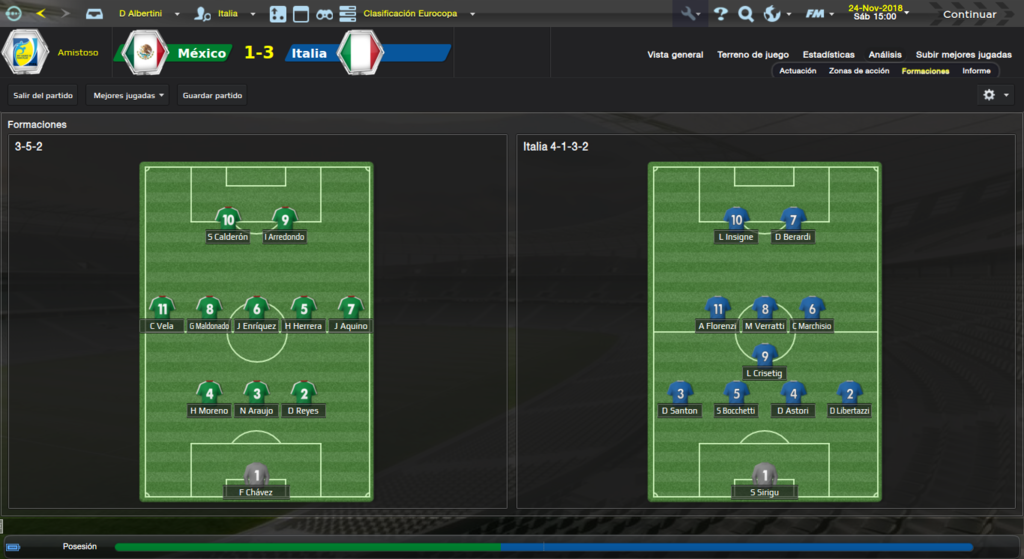Open Subir mejores jugadas
The width and height of the screenshot is (1024, 559).
(963, 55)
